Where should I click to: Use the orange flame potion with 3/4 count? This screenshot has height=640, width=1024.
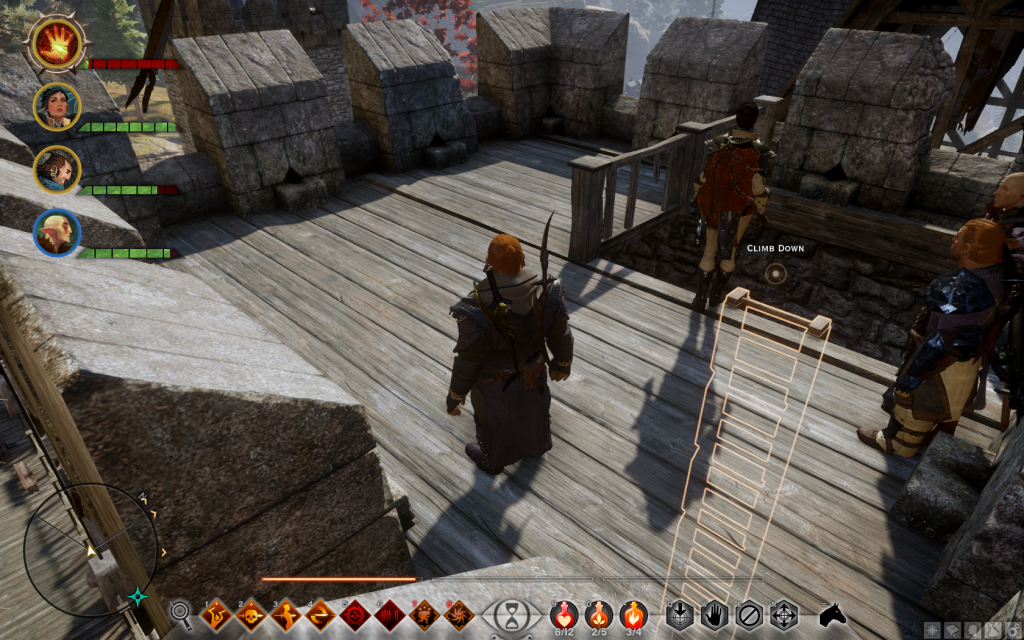coord(632,613)
